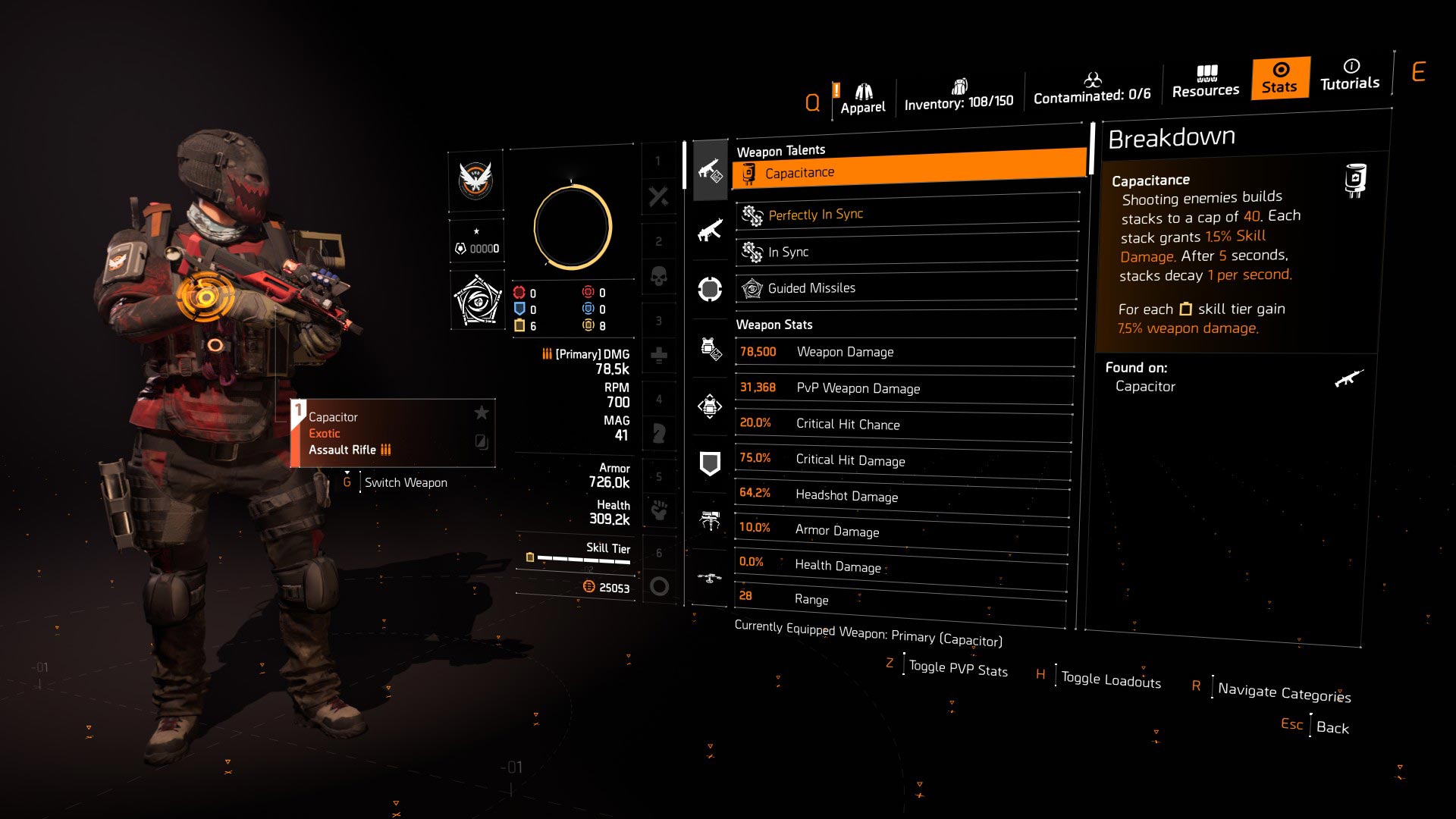Viewport: 1456px width, 819px height.
Task: Open the backpack gear slot icon
Action: (x=710, y=407)
